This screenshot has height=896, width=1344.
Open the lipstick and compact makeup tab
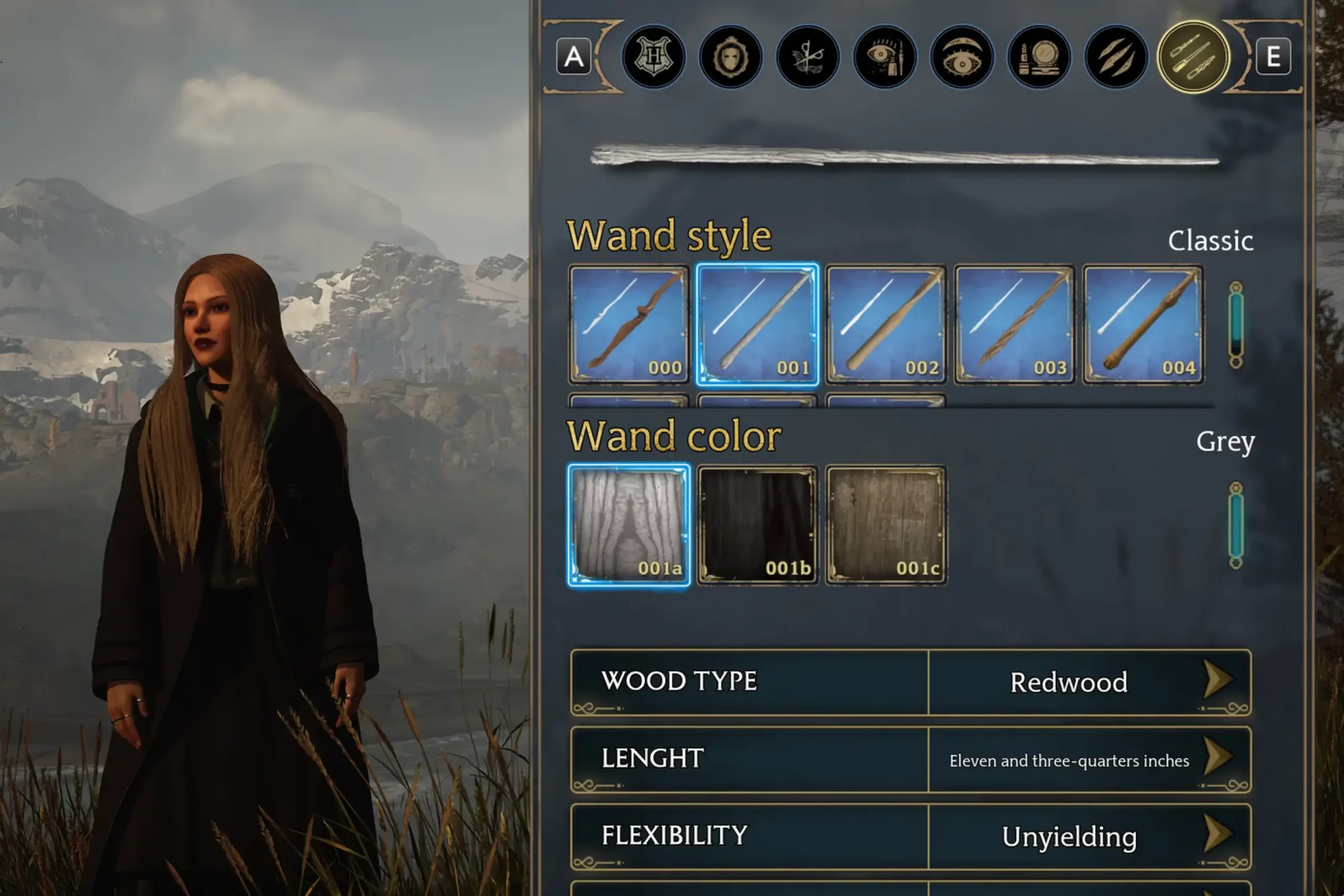point(1039,57)
